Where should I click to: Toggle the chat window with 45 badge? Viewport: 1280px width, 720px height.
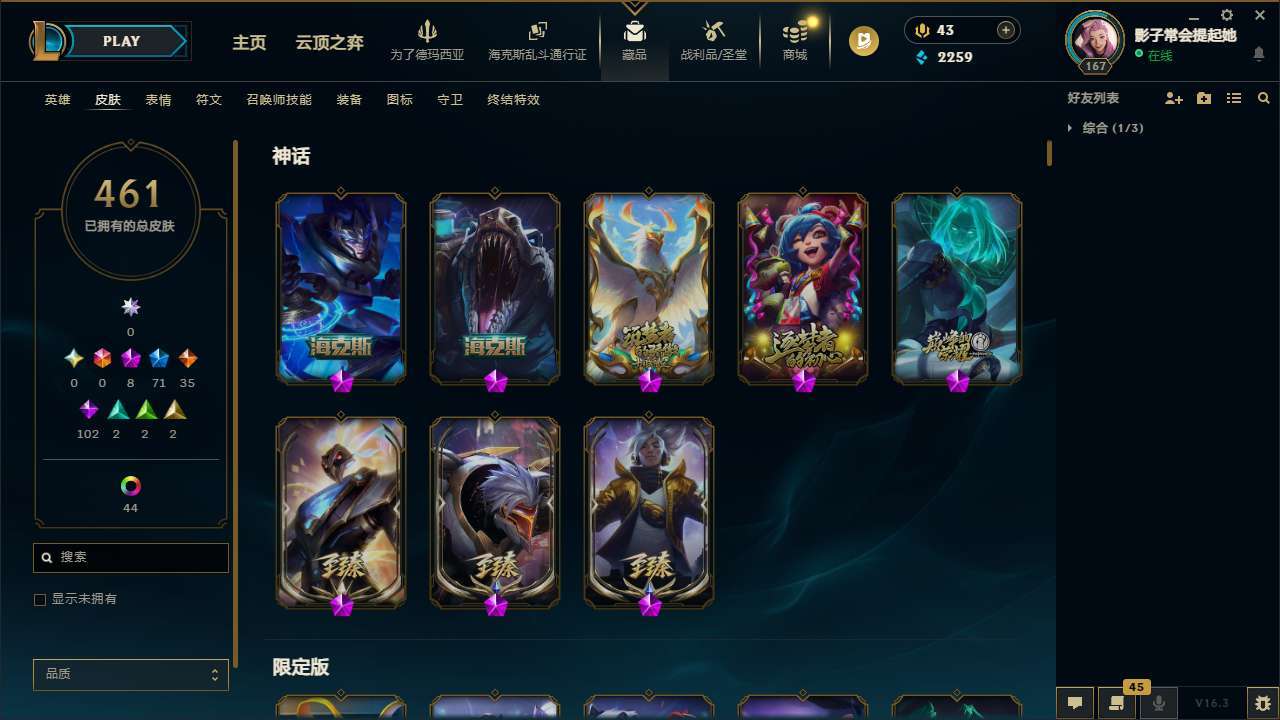tap(1117, 702)
